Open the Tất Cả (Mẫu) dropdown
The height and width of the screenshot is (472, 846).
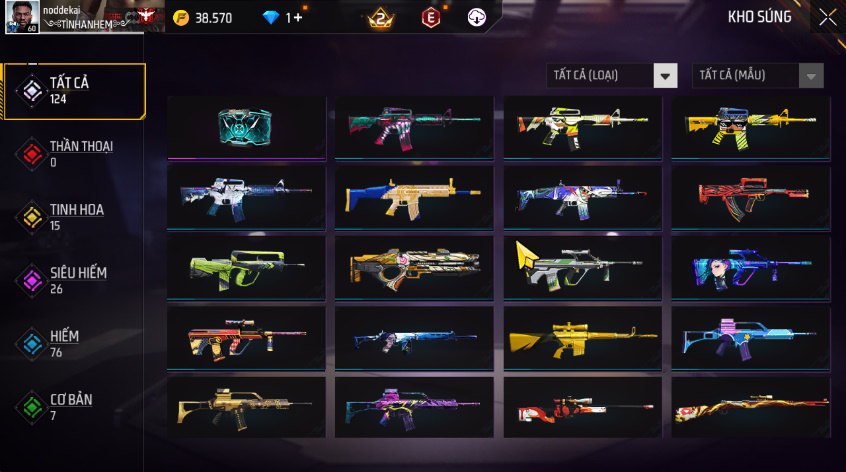click(757, 76)
